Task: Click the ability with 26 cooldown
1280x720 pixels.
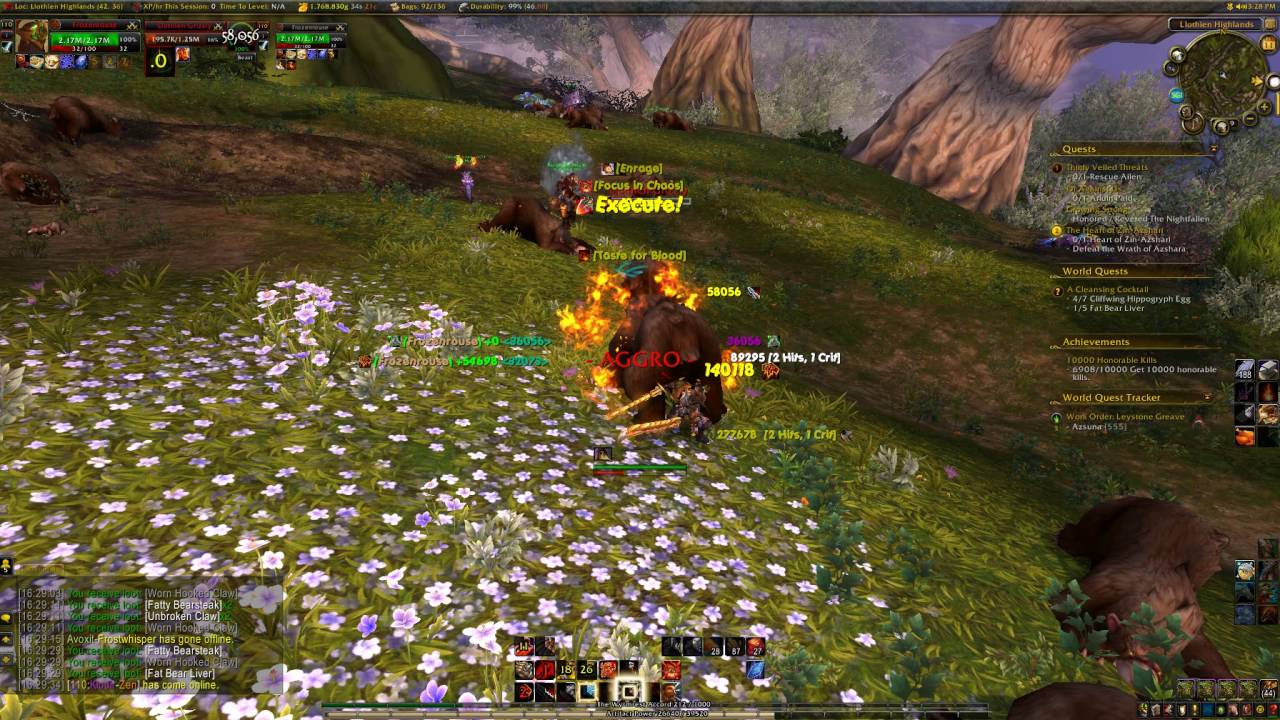Action: pos(586,670)
